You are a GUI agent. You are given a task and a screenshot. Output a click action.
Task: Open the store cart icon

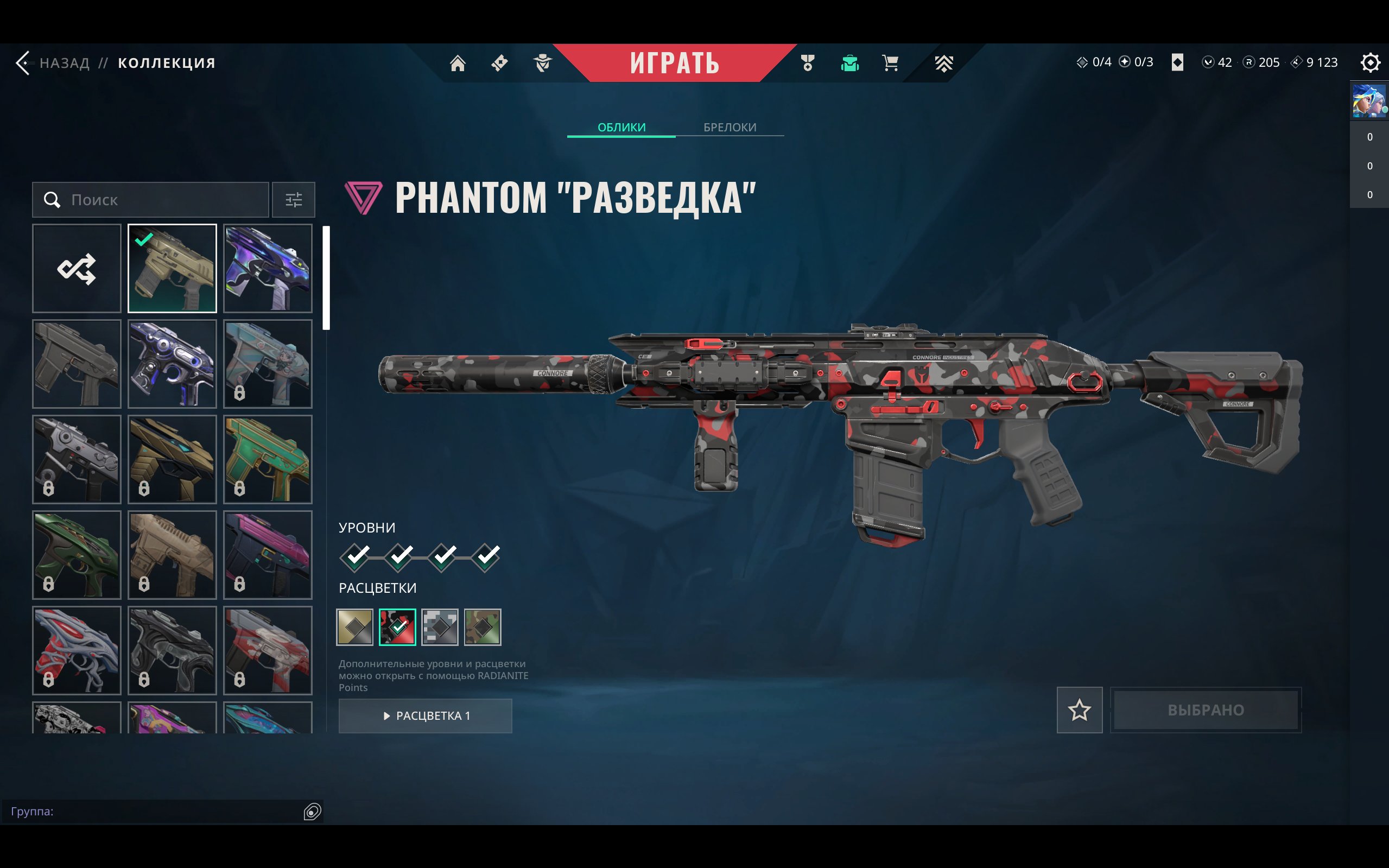tap(890, 62)
